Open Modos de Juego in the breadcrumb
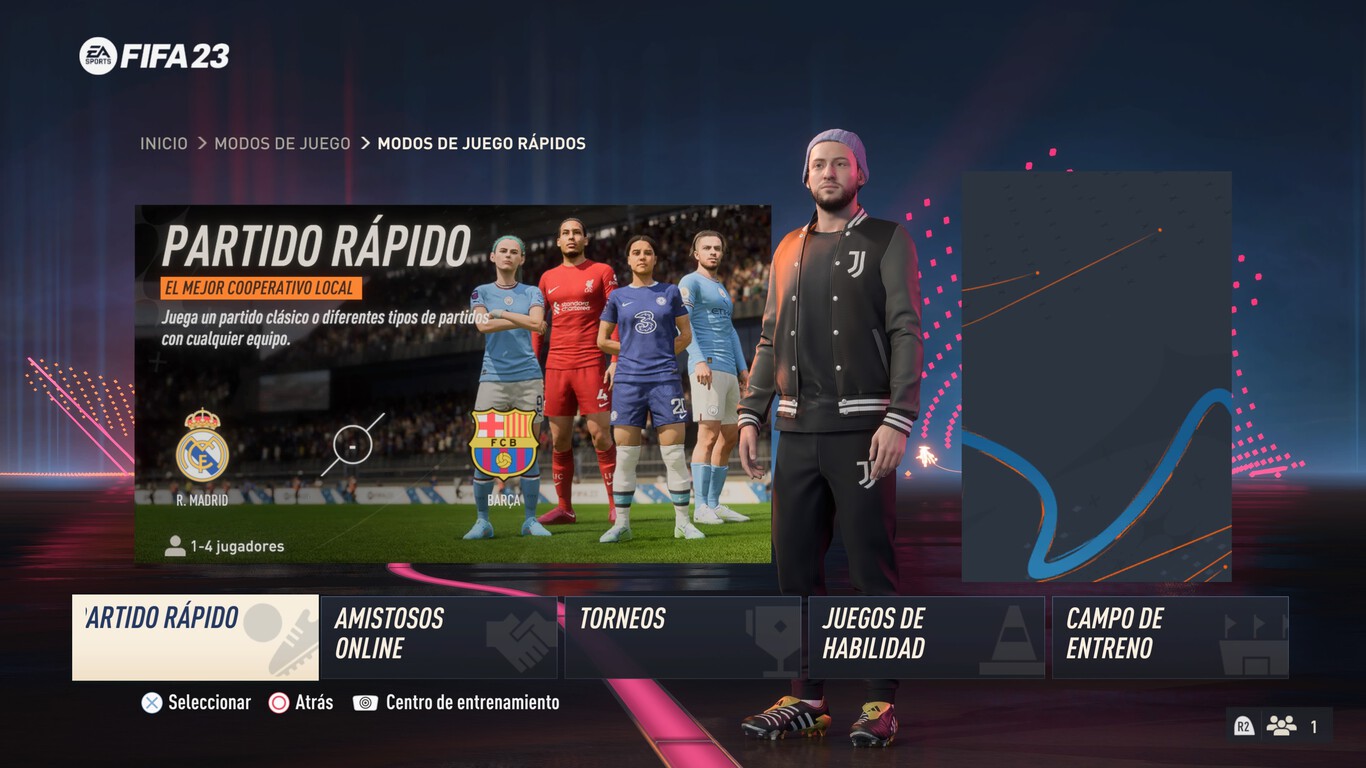Viewport: 1366px width, 768px height. coord(281,143)
